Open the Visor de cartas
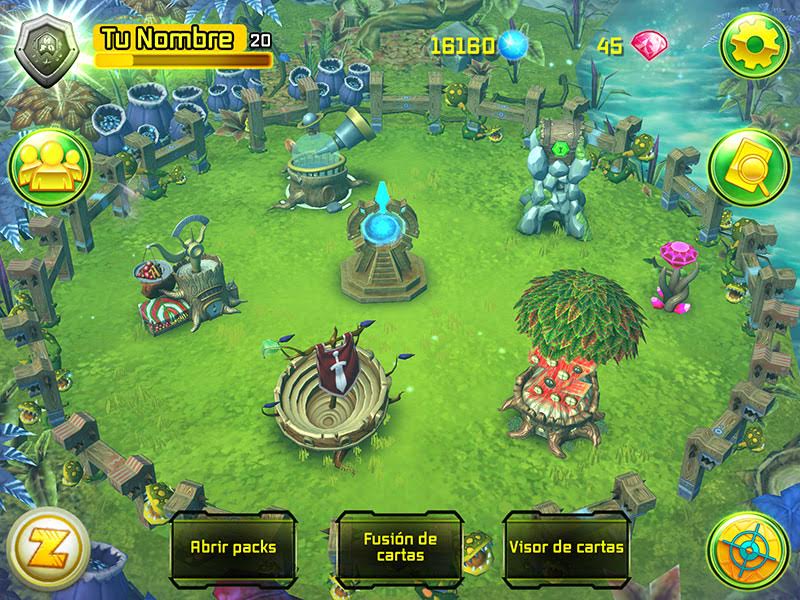The height and width of the screenshot is (600, 800). coord(566,547)
